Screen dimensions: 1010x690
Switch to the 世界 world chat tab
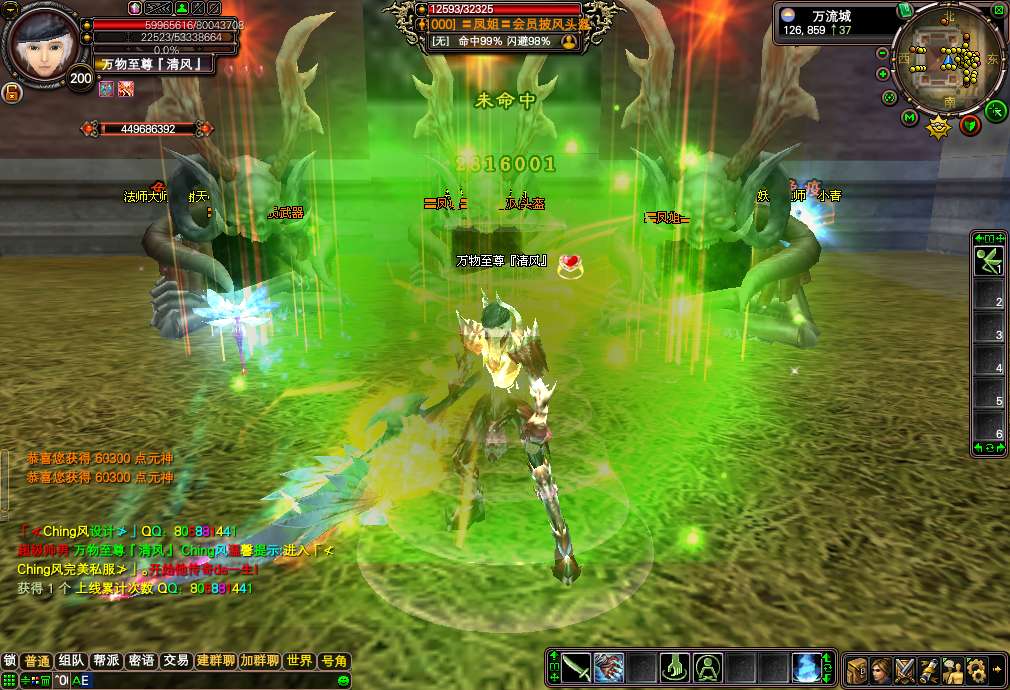pos(298,661)
